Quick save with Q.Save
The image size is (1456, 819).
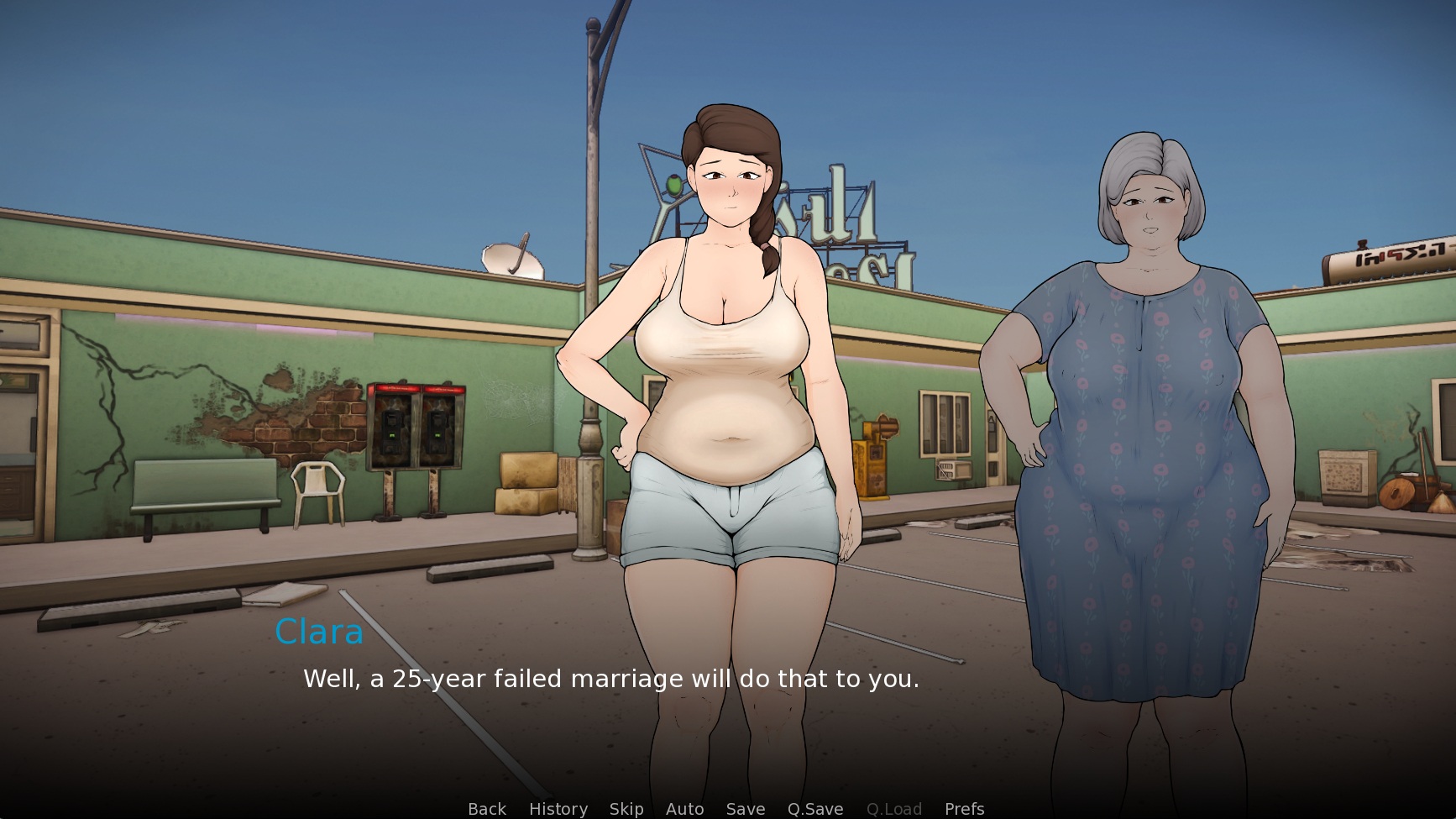coord(814,808)
